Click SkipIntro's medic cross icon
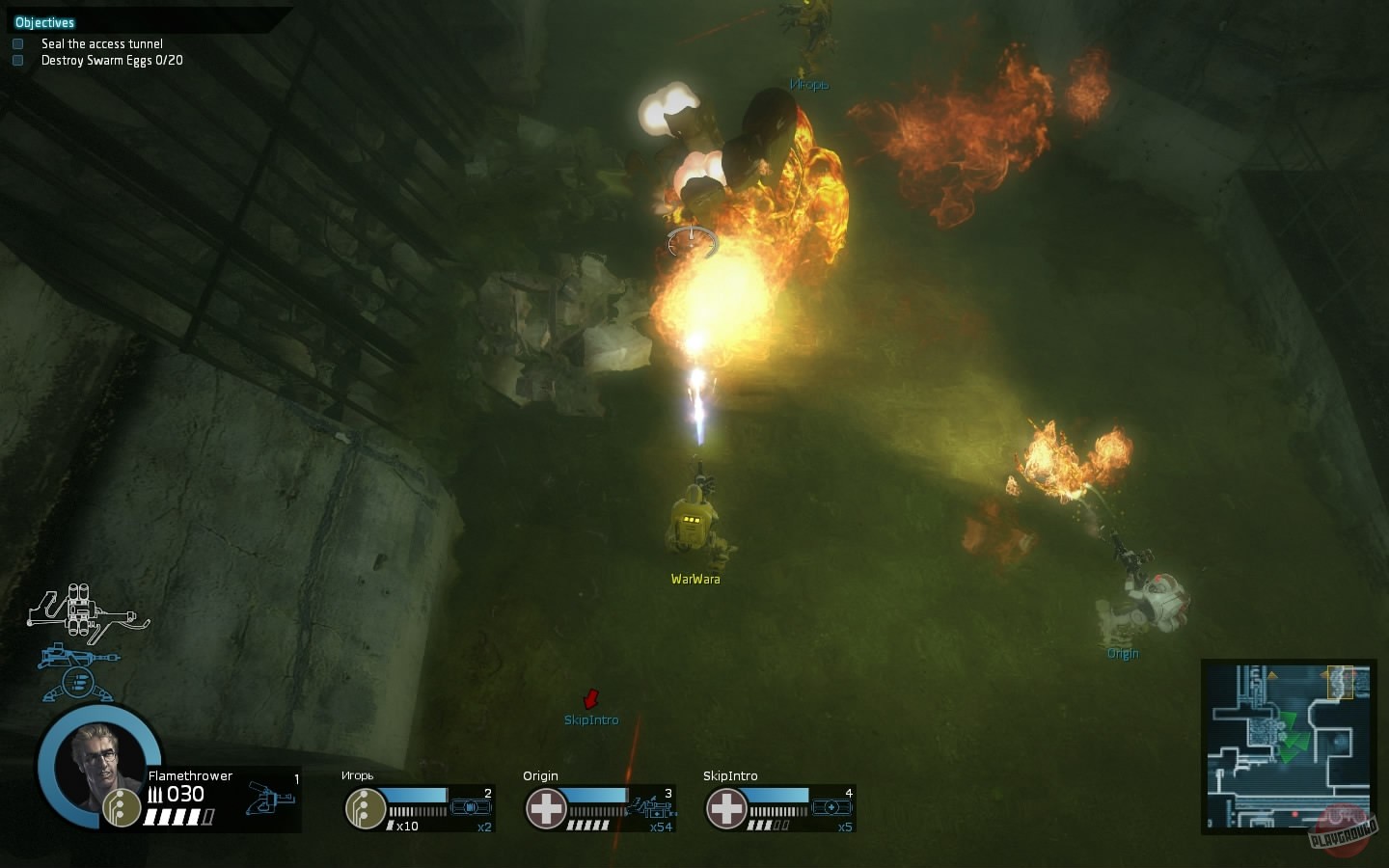 point(727,807)
